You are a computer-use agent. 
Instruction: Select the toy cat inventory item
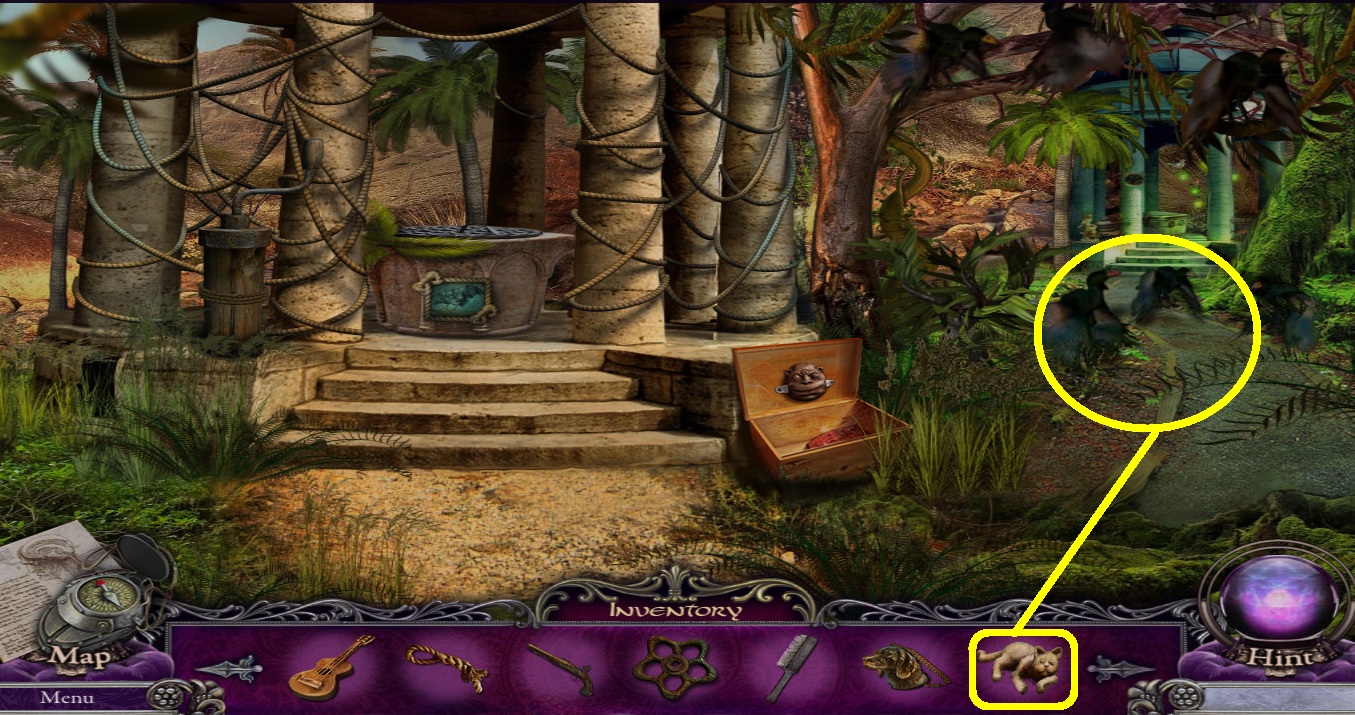point(1021,666)
